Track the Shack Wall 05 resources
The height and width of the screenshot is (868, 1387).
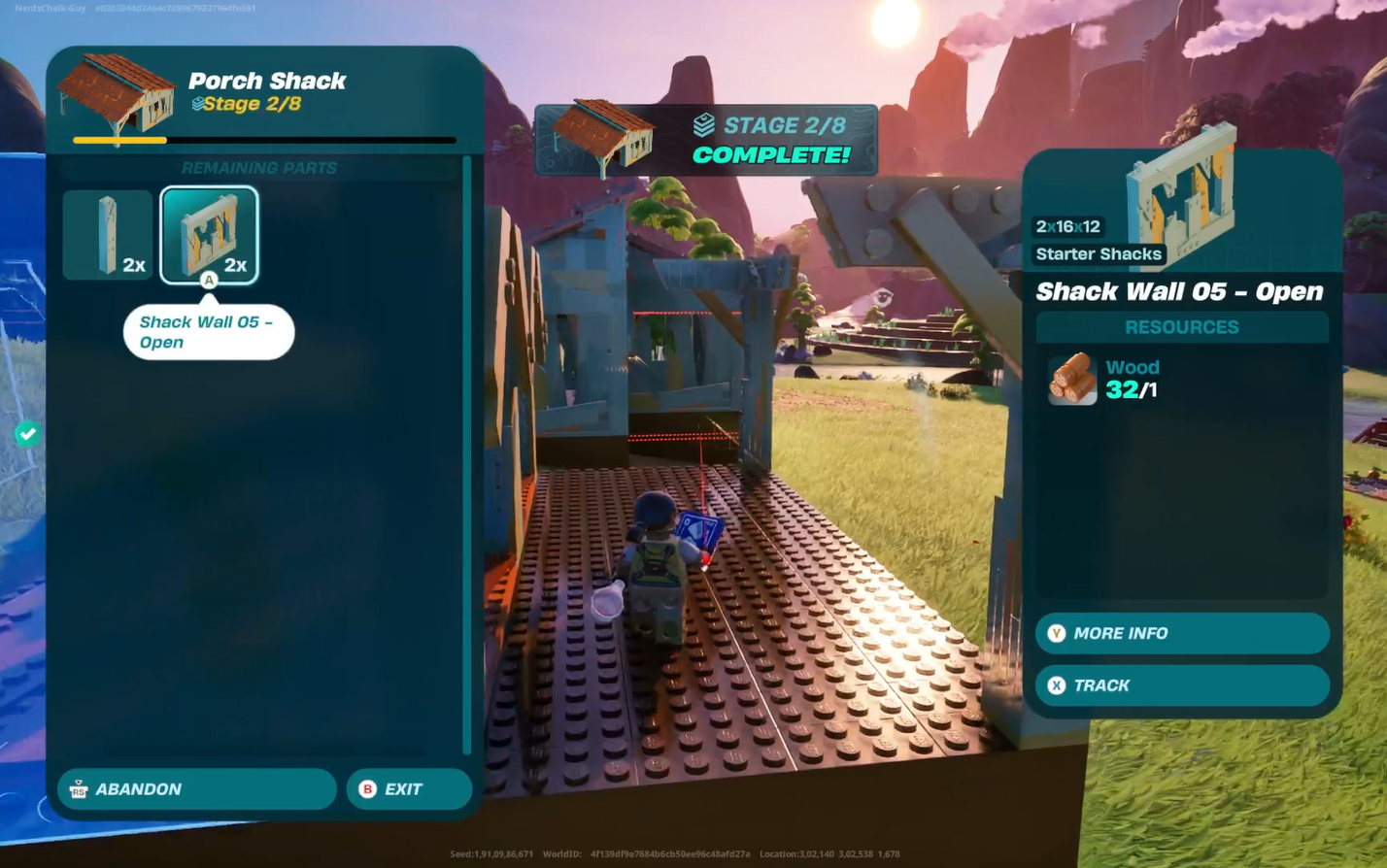click(1181, 685)
